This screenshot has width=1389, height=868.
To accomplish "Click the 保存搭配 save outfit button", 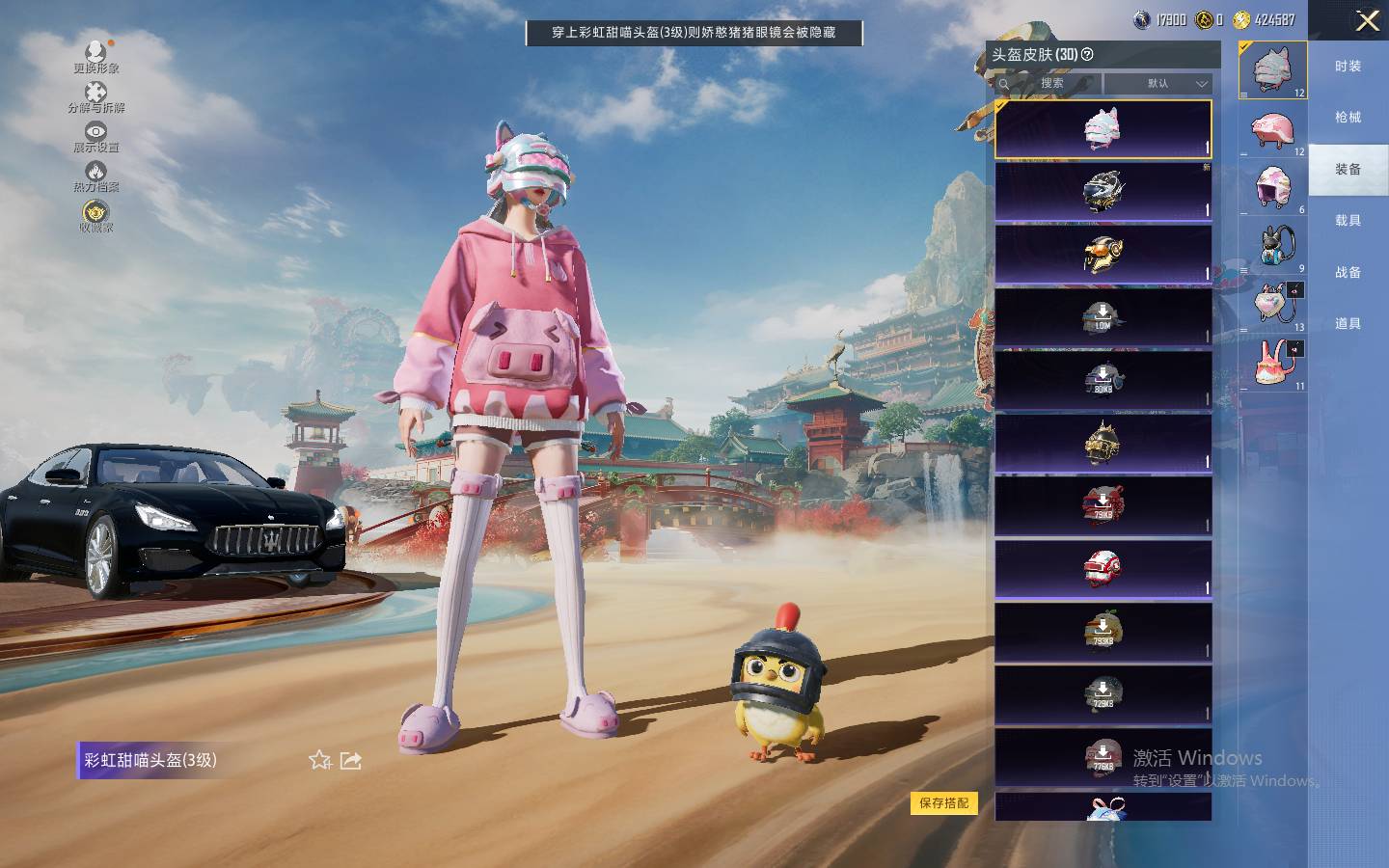I will (943, 803).
